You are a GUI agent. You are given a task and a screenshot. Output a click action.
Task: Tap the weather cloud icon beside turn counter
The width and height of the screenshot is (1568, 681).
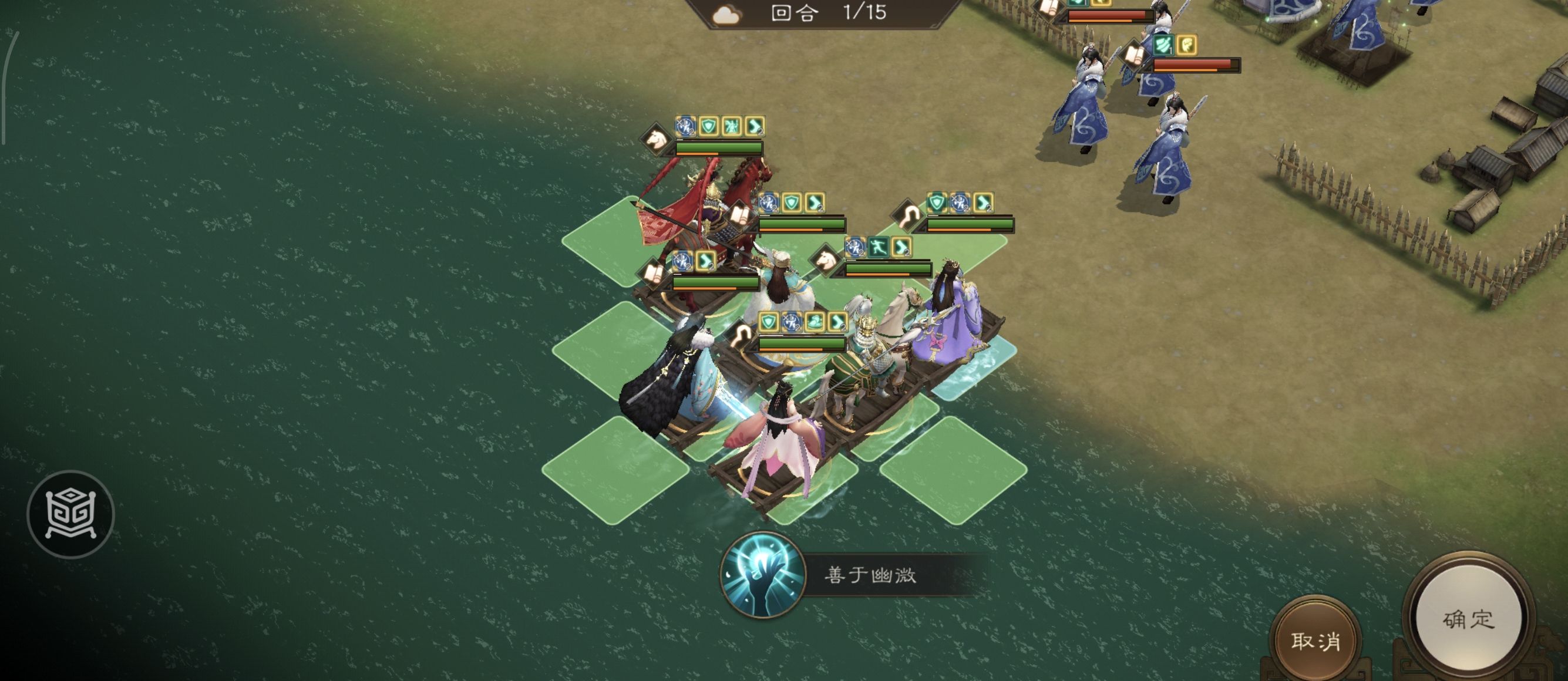(x=728, y=15)
